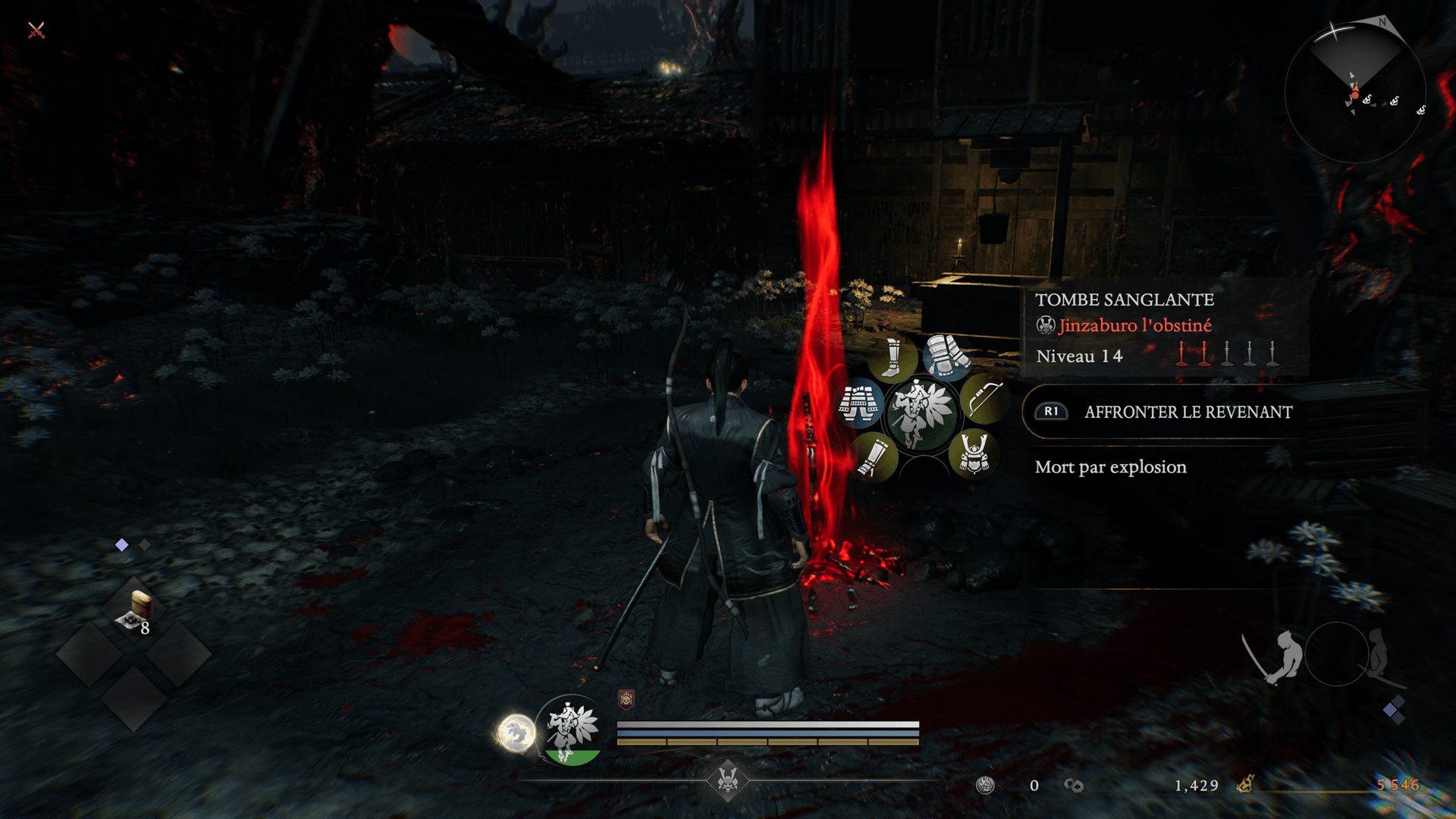Inspect the bow loot icon
1456x819 pixels.
coord(984,398)
